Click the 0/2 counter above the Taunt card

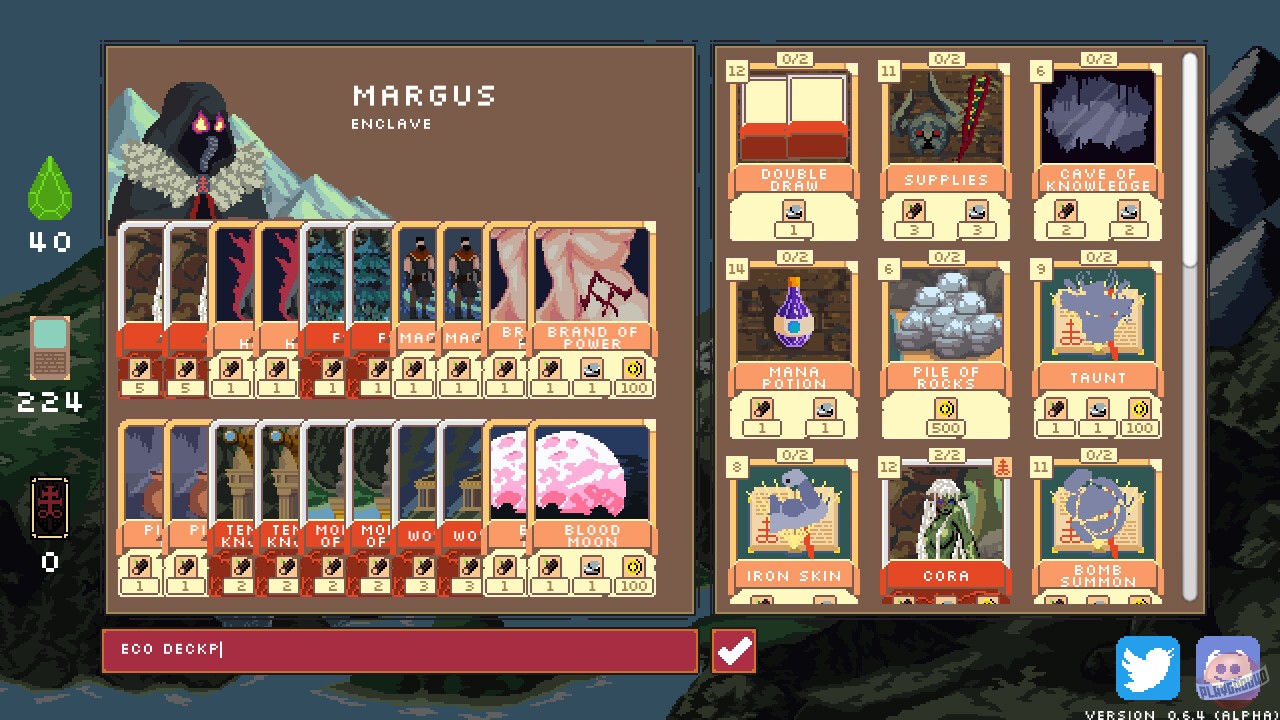pos(1100,255)
